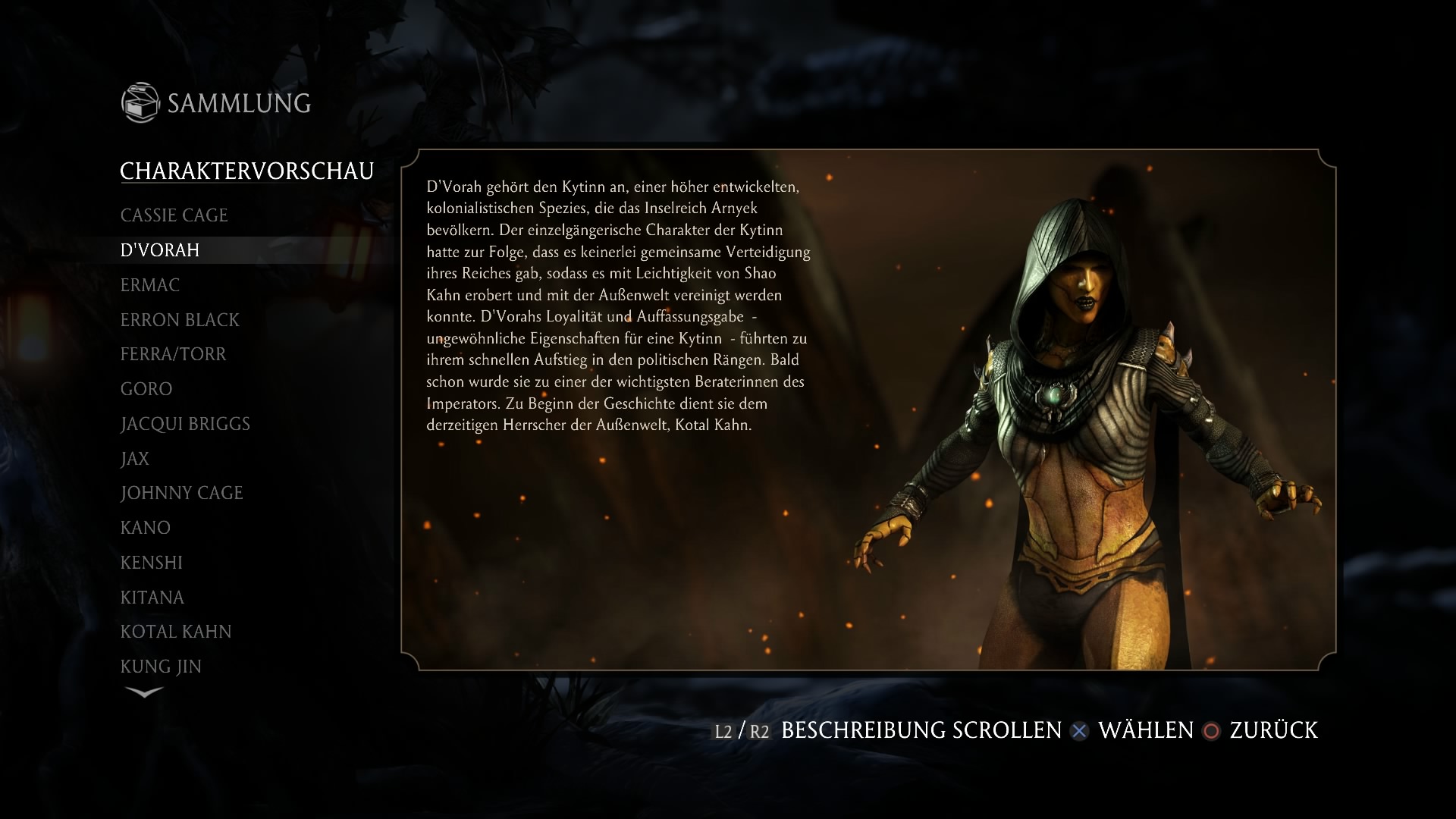Open the Kotal Kahn entry
Screen dimensions: 1456x819
click(175, 631)
